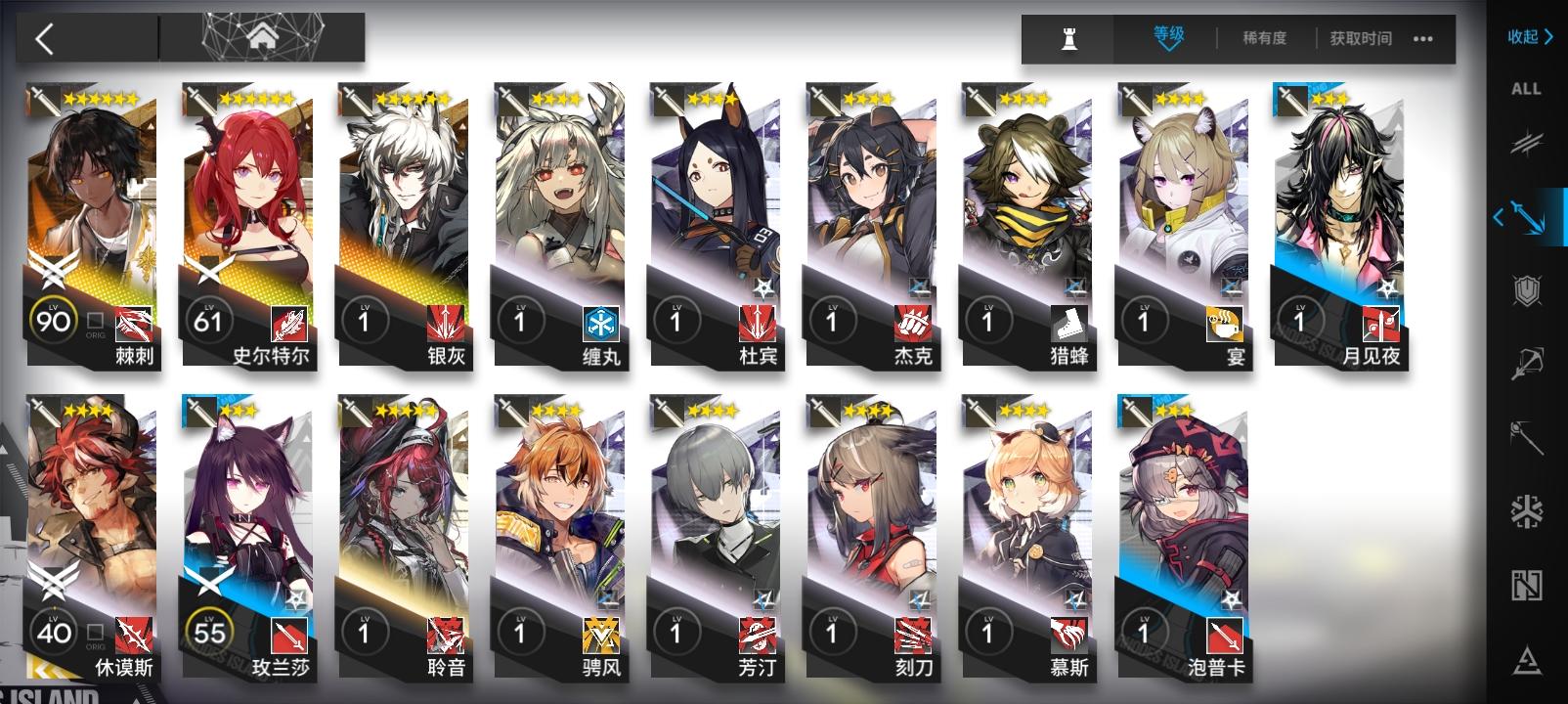
Task: Click the circular level ring on 史尔特尔
Action: (x=209, y=320)
